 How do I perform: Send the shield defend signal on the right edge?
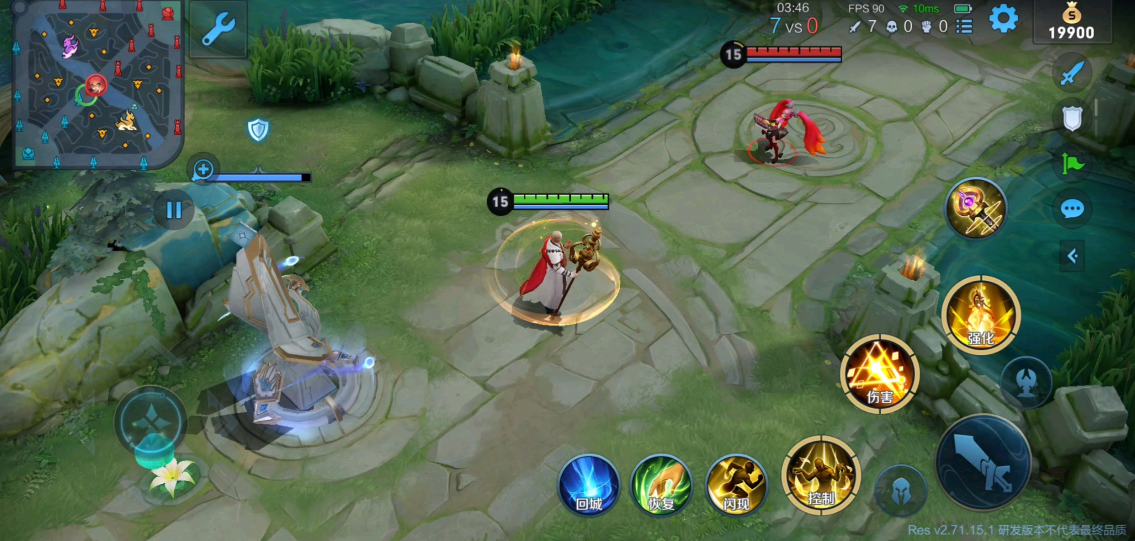1072,118
